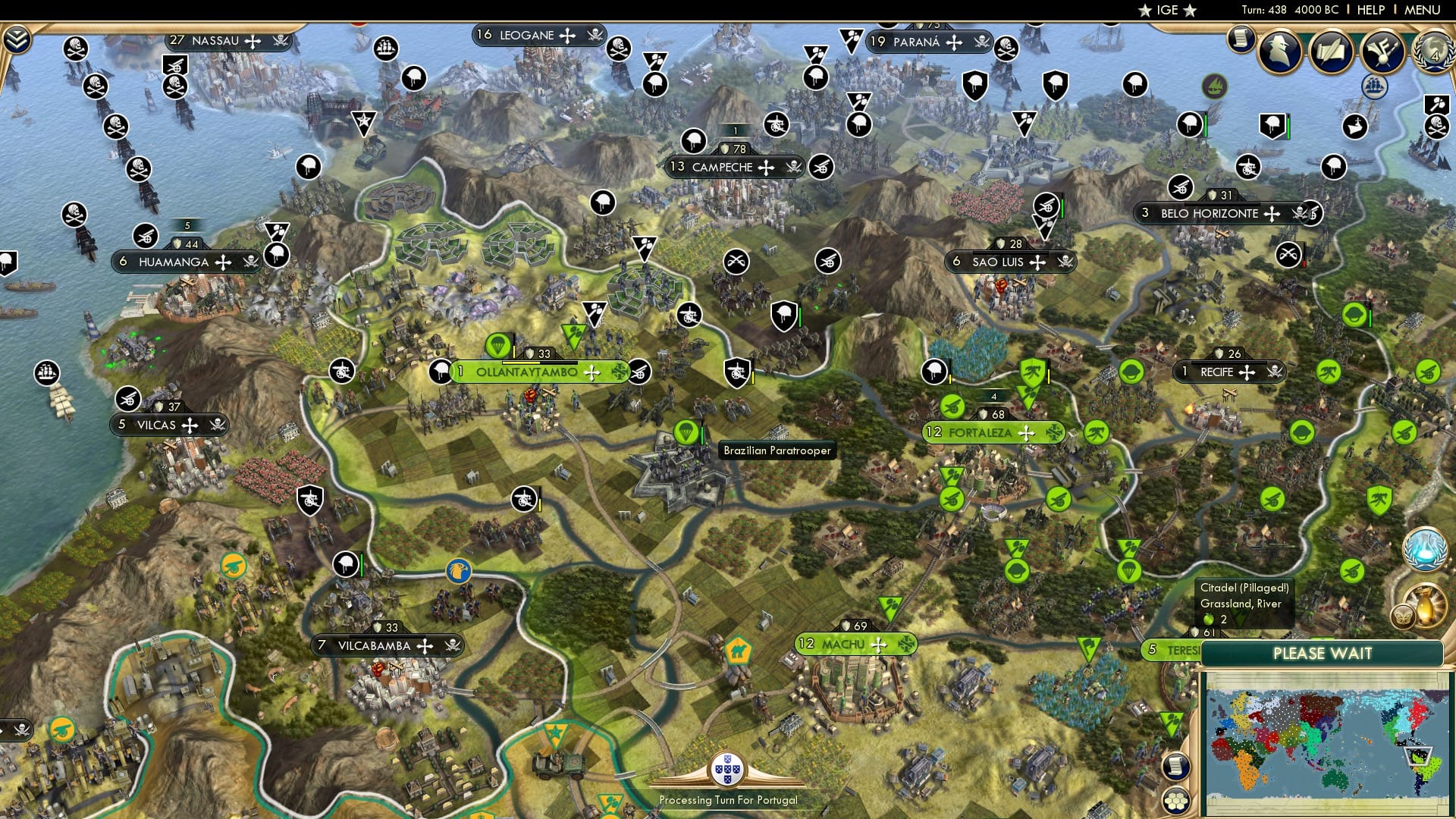Click the Great Scientist beaker icon
This screenshot has width=1456, height=819.
(x=1425, y=548)
